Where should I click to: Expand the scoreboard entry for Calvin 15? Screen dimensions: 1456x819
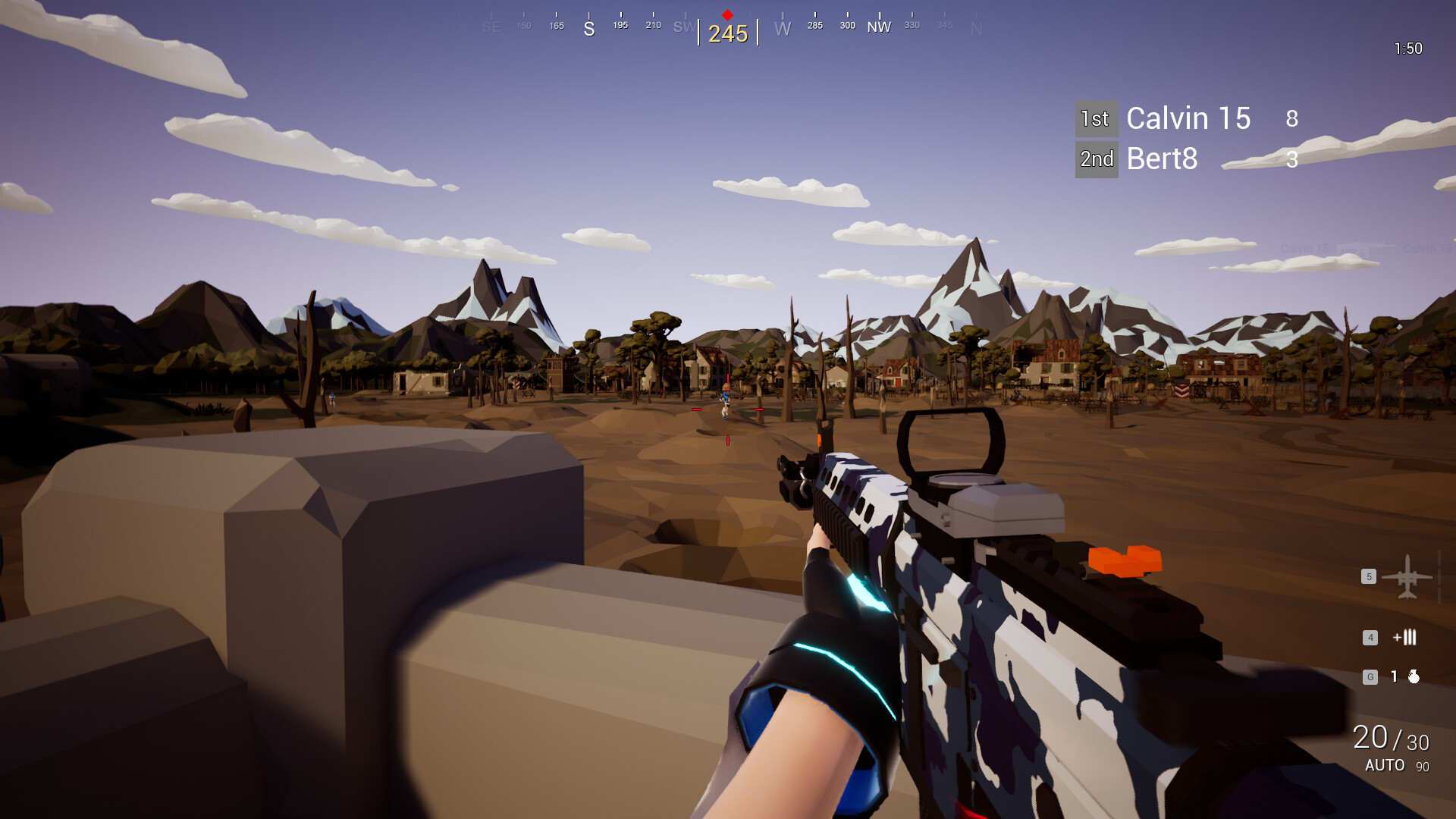point(1188,118)
